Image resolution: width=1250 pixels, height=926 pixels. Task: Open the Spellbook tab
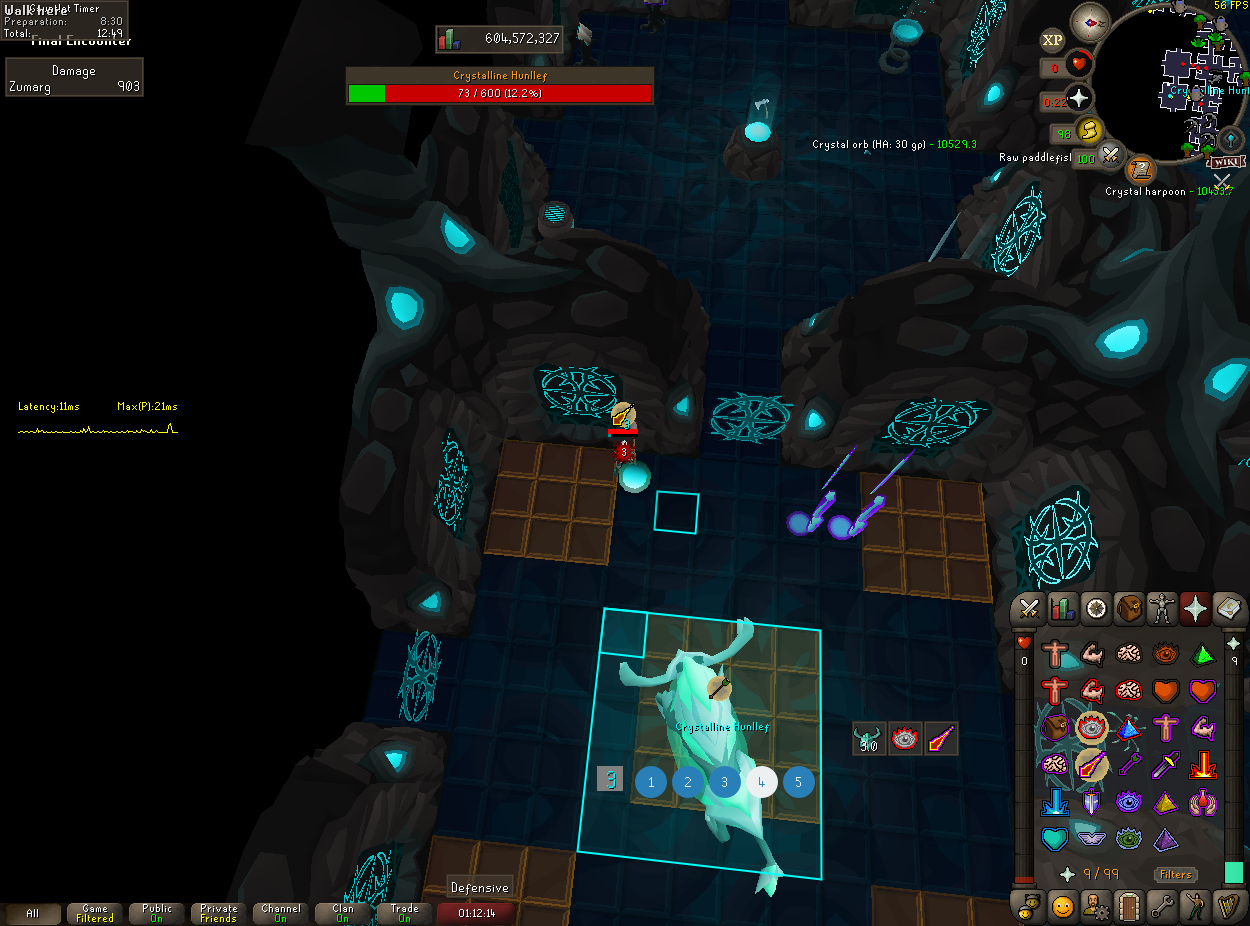pos(1229,608)
